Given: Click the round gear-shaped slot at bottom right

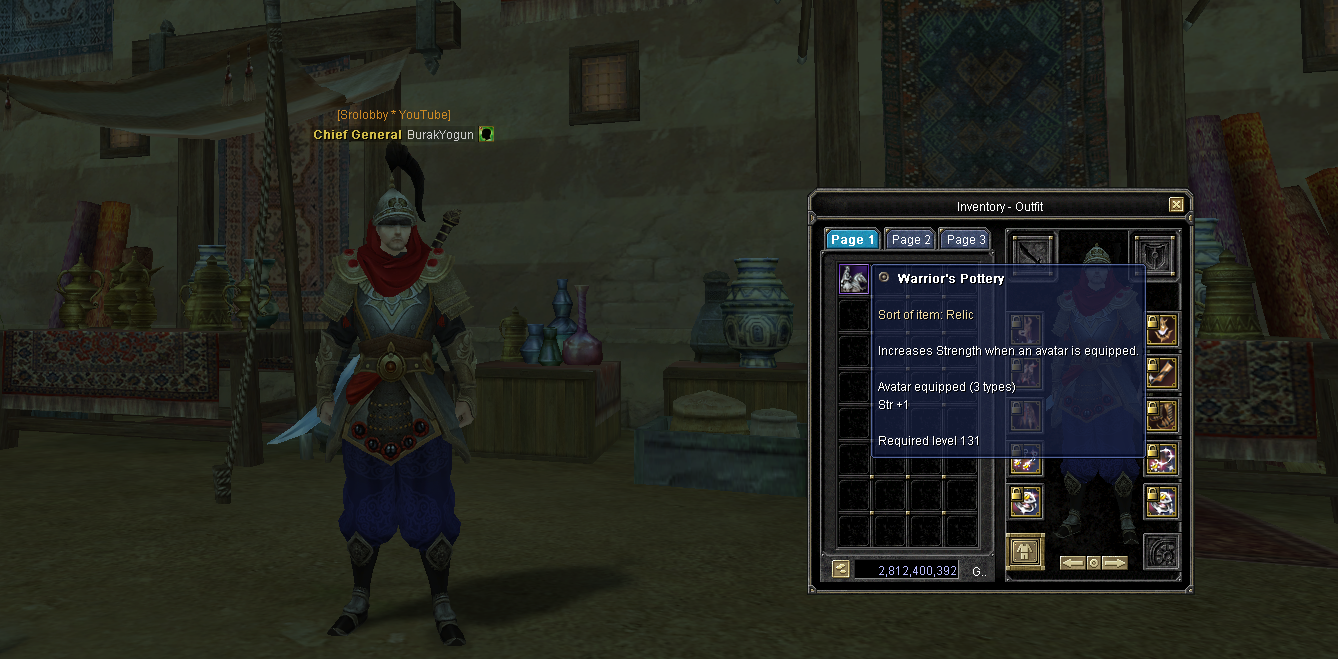Looking at the screenshot, I should [x=1162, y=552].
